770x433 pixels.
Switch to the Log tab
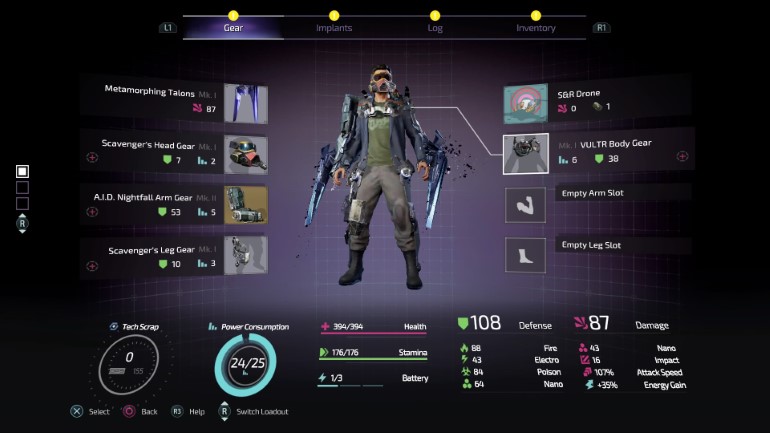[434, 27]
